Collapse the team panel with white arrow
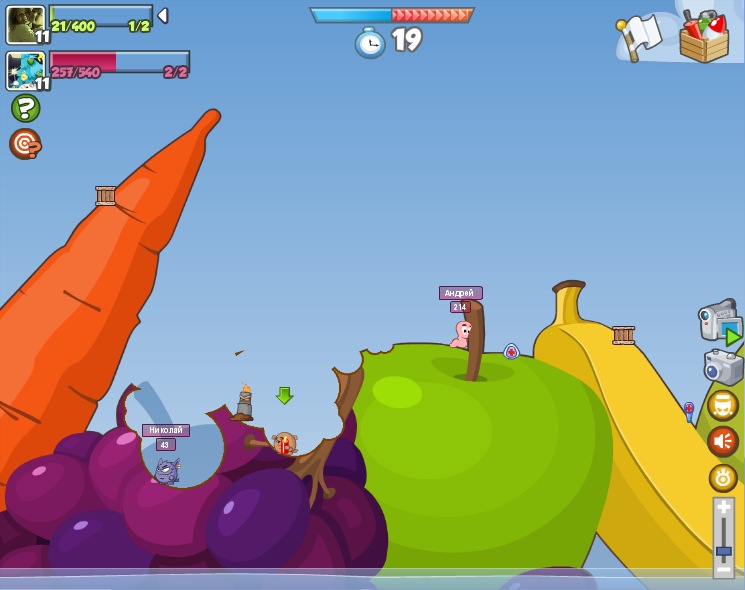745x590 pixels. click(163, 16)
